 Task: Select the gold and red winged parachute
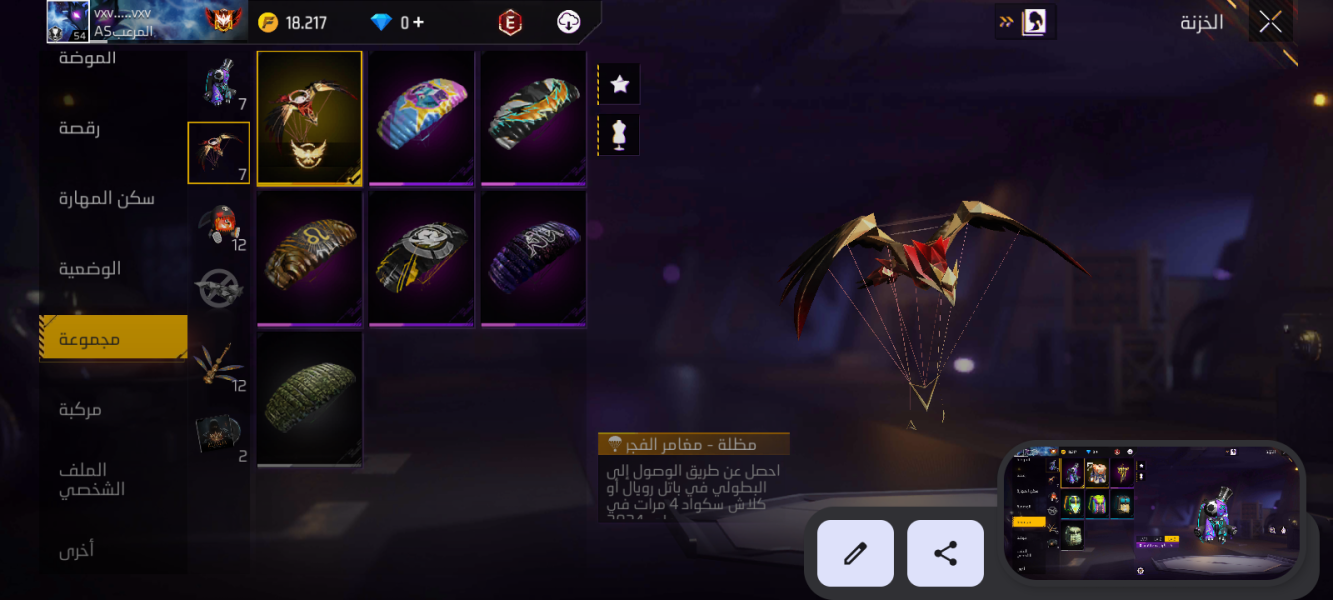pos(310,117)
